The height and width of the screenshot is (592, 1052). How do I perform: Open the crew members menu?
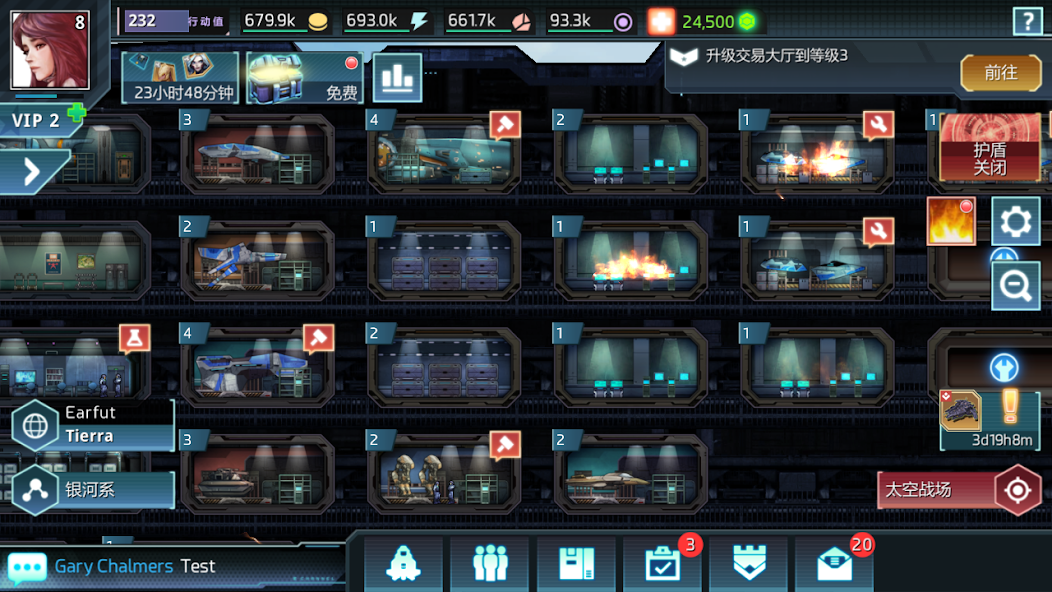coord(490,565)
